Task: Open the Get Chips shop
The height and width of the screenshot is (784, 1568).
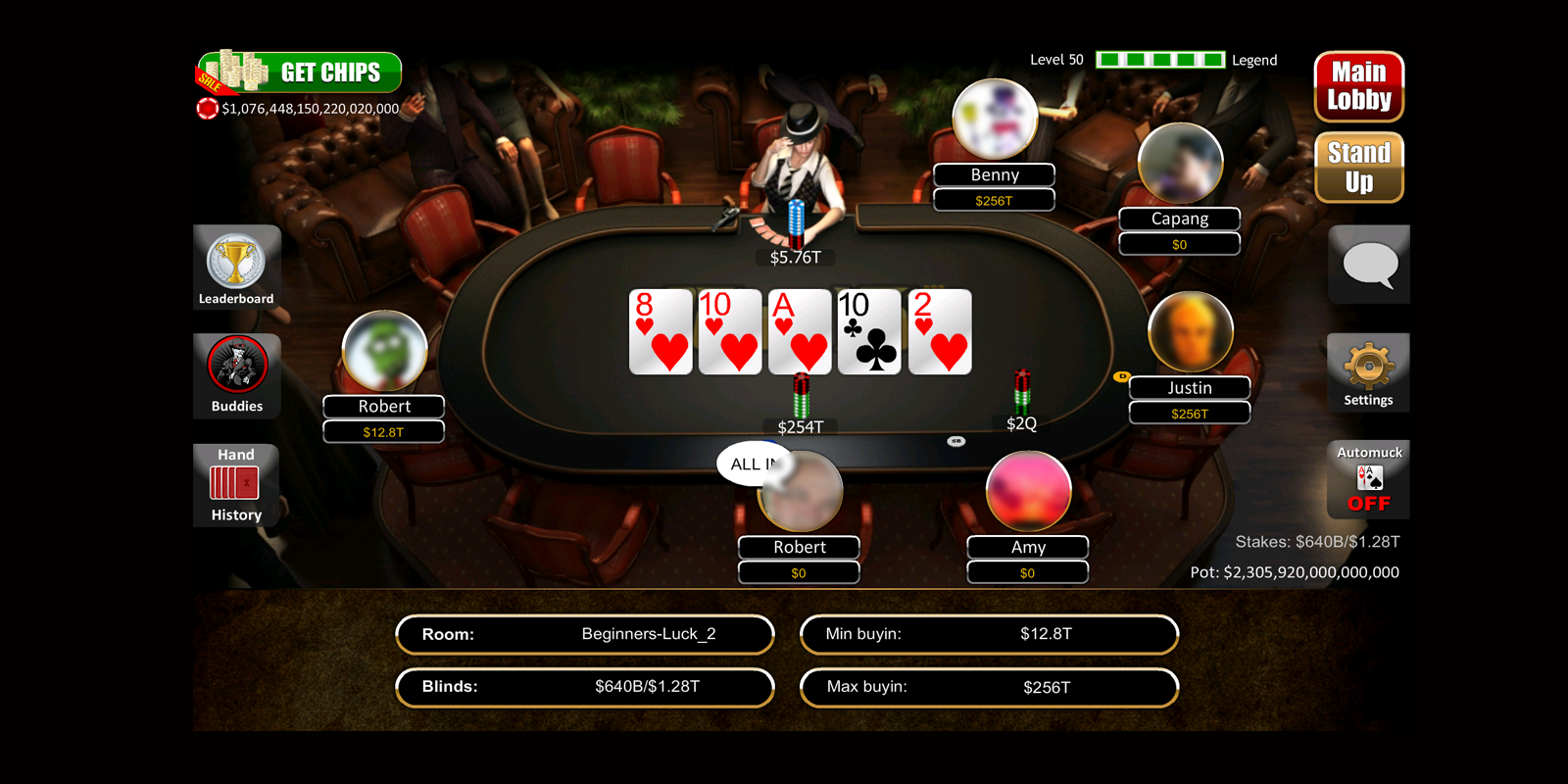Action: (x=300, y=73)
